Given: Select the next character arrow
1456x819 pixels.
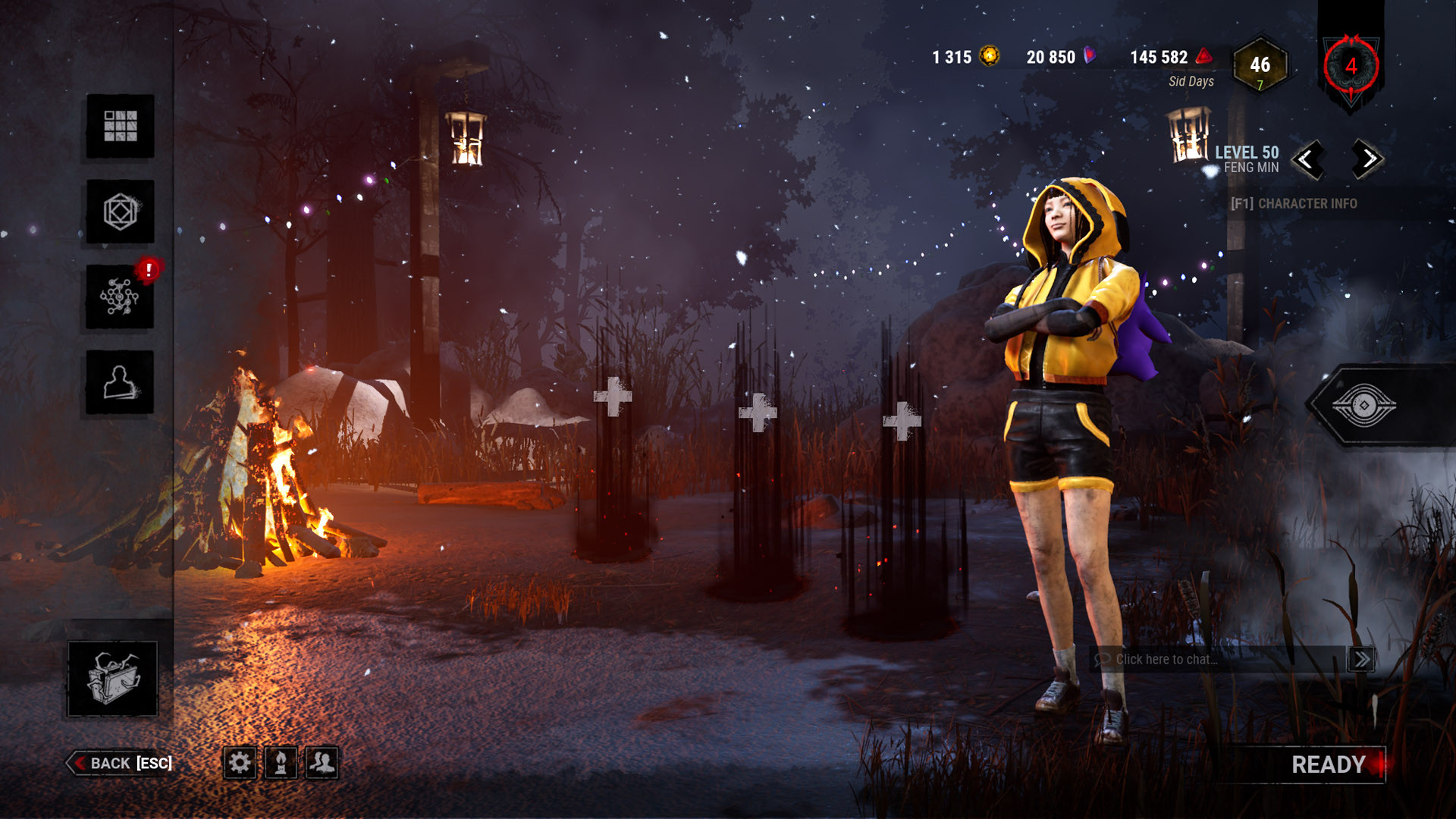Looking at the screenshot, I should (1366, 160).
